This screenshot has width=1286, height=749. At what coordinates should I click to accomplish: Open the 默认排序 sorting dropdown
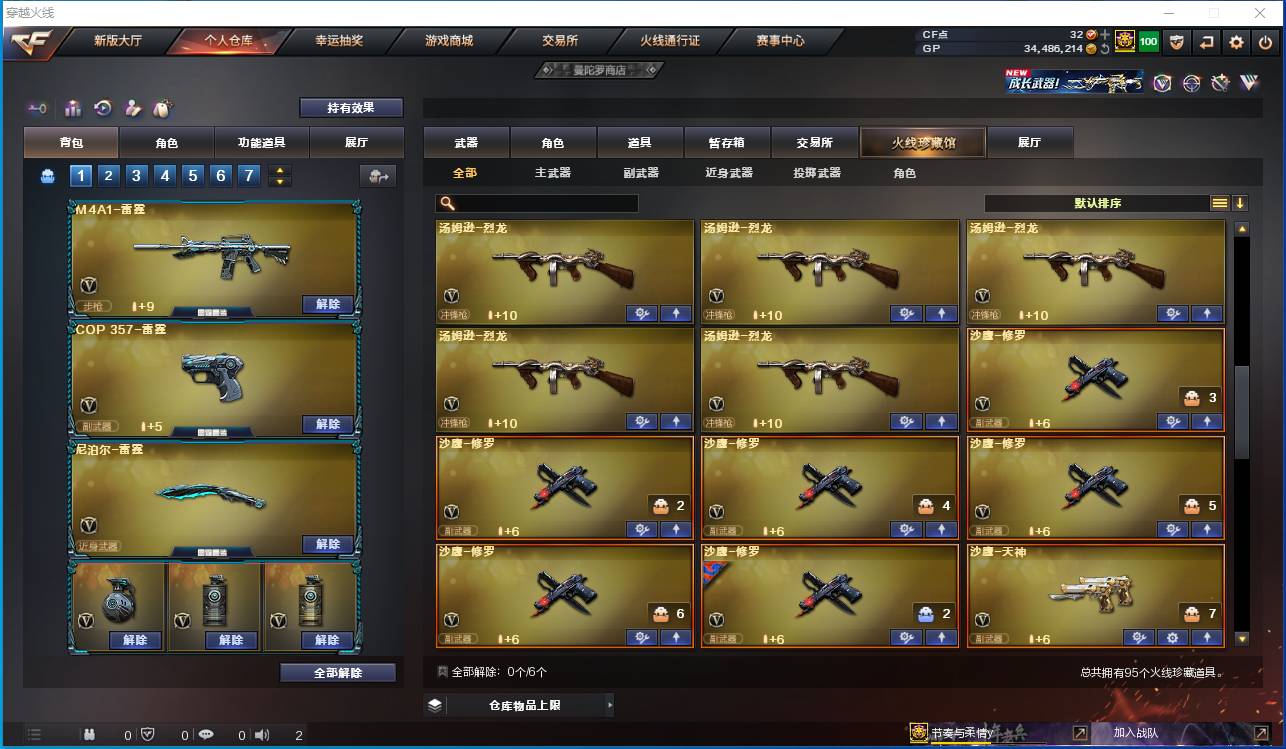1100,202
